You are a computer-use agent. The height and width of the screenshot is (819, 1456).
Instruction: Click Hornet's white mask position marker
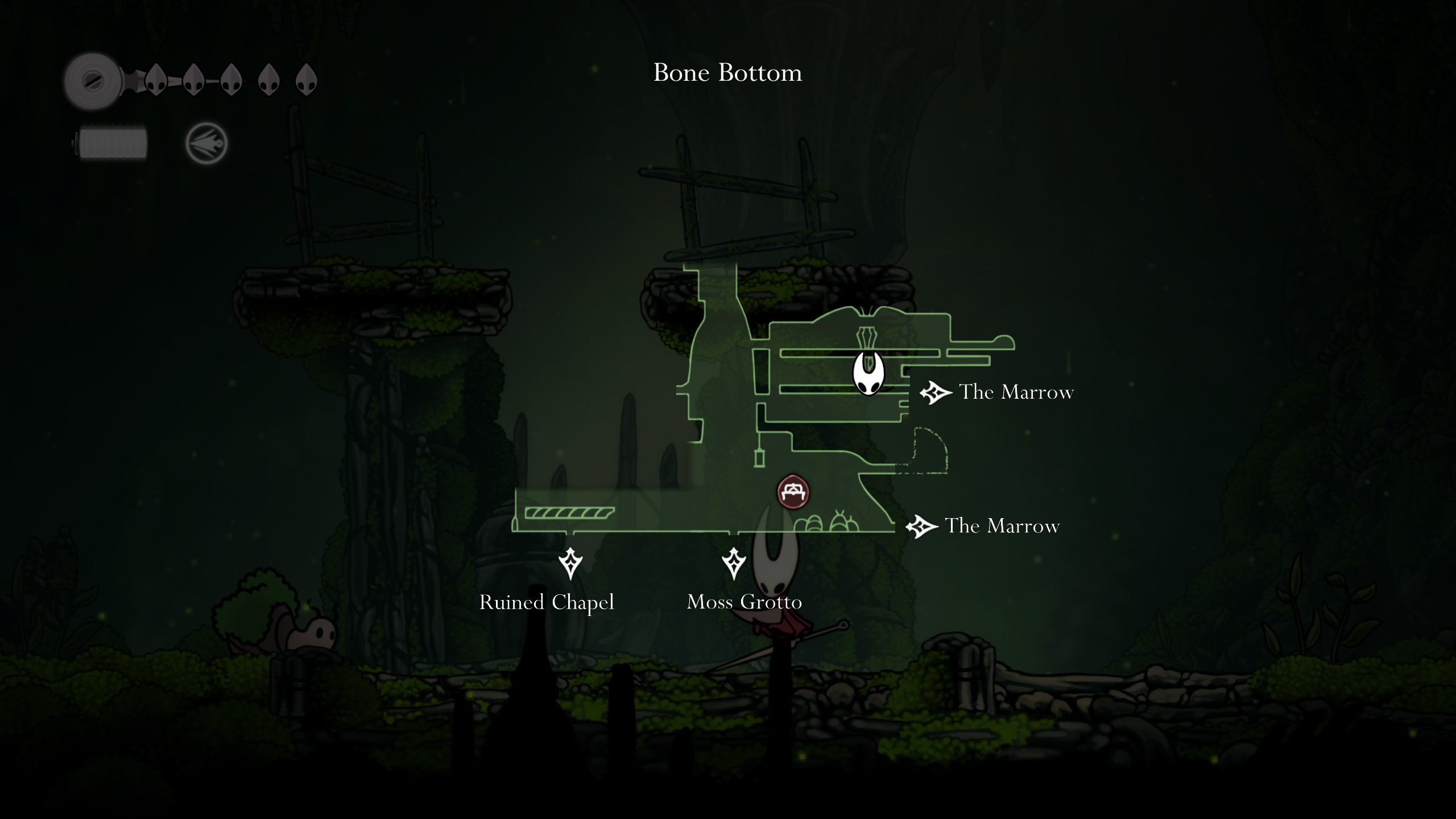868,374
